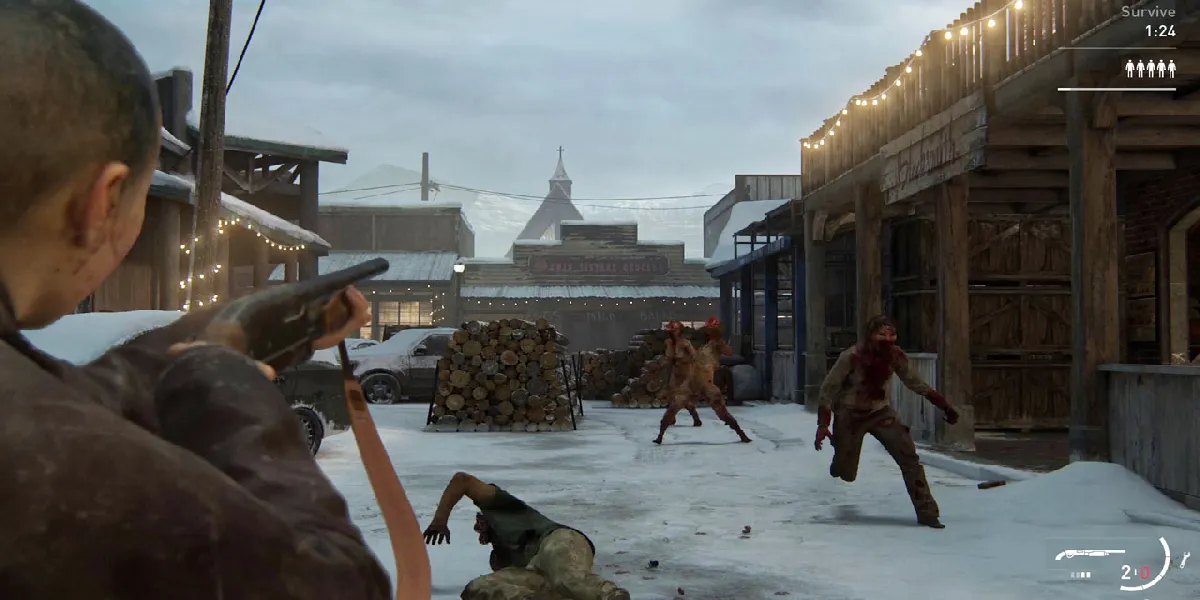Select the shotgun weapon icon
This screenshot has width=1200, height=600.
coord(1092,554)
